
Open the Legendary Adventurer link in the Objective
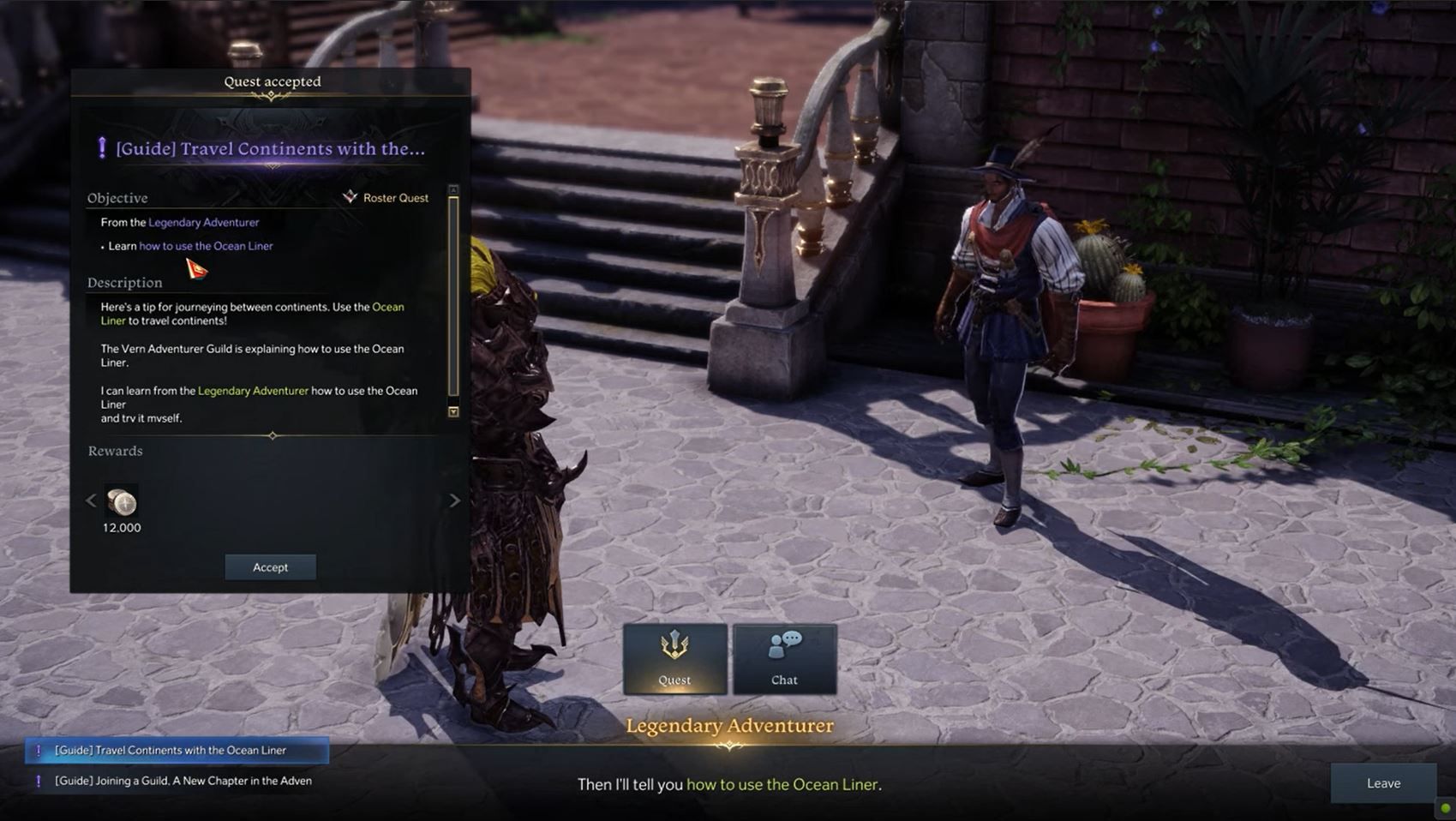205,222
